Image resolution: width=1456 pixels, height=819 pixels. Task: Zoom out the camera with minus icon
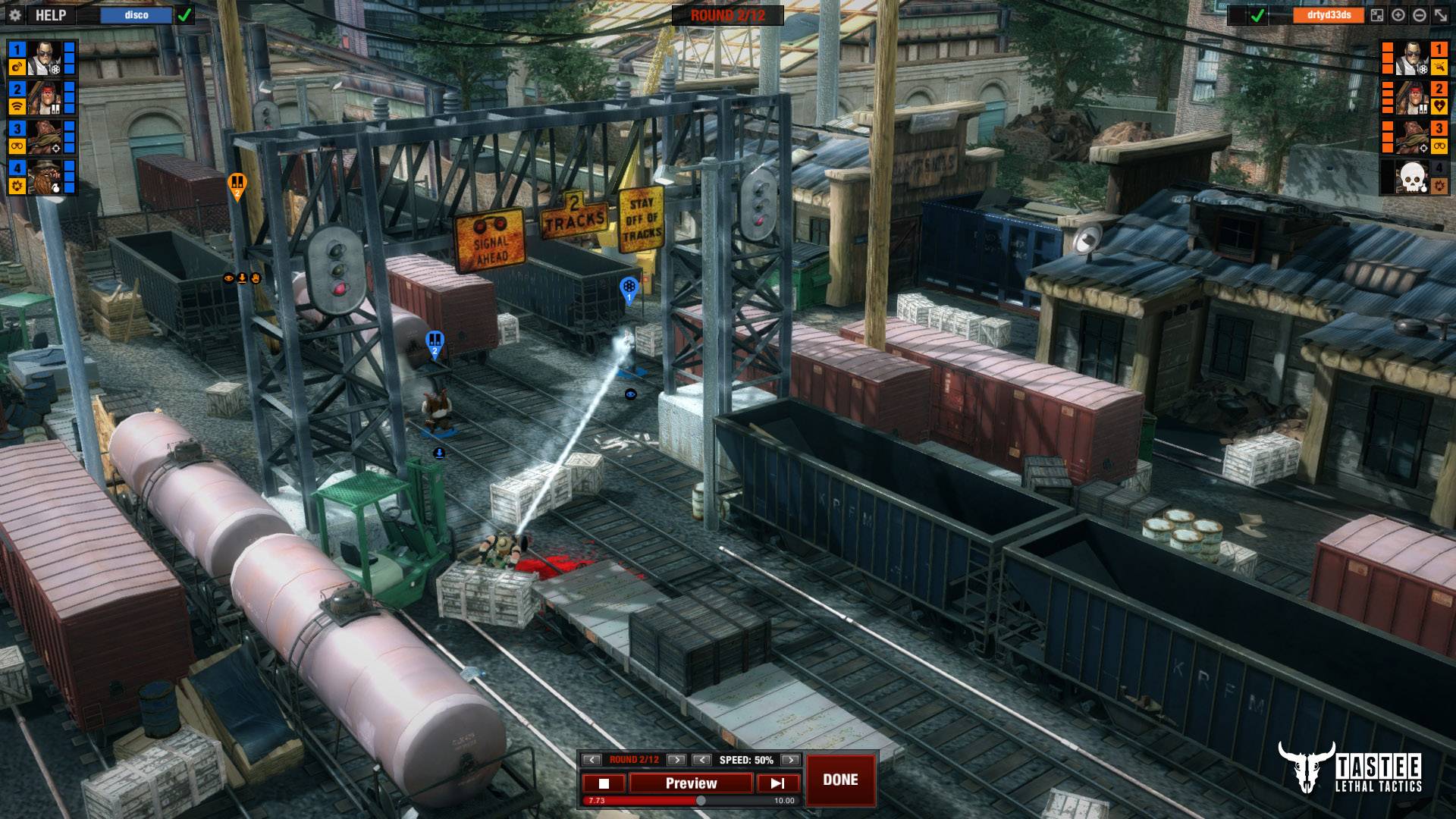point(1420,15)
